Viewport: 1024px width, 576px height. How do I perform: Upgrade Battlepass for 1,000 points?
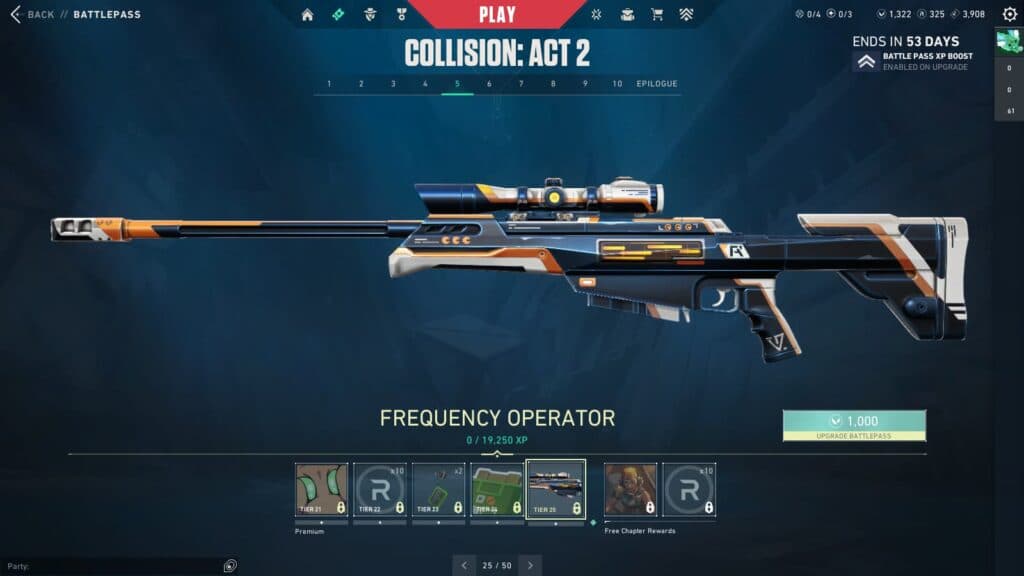click(854, 425)
